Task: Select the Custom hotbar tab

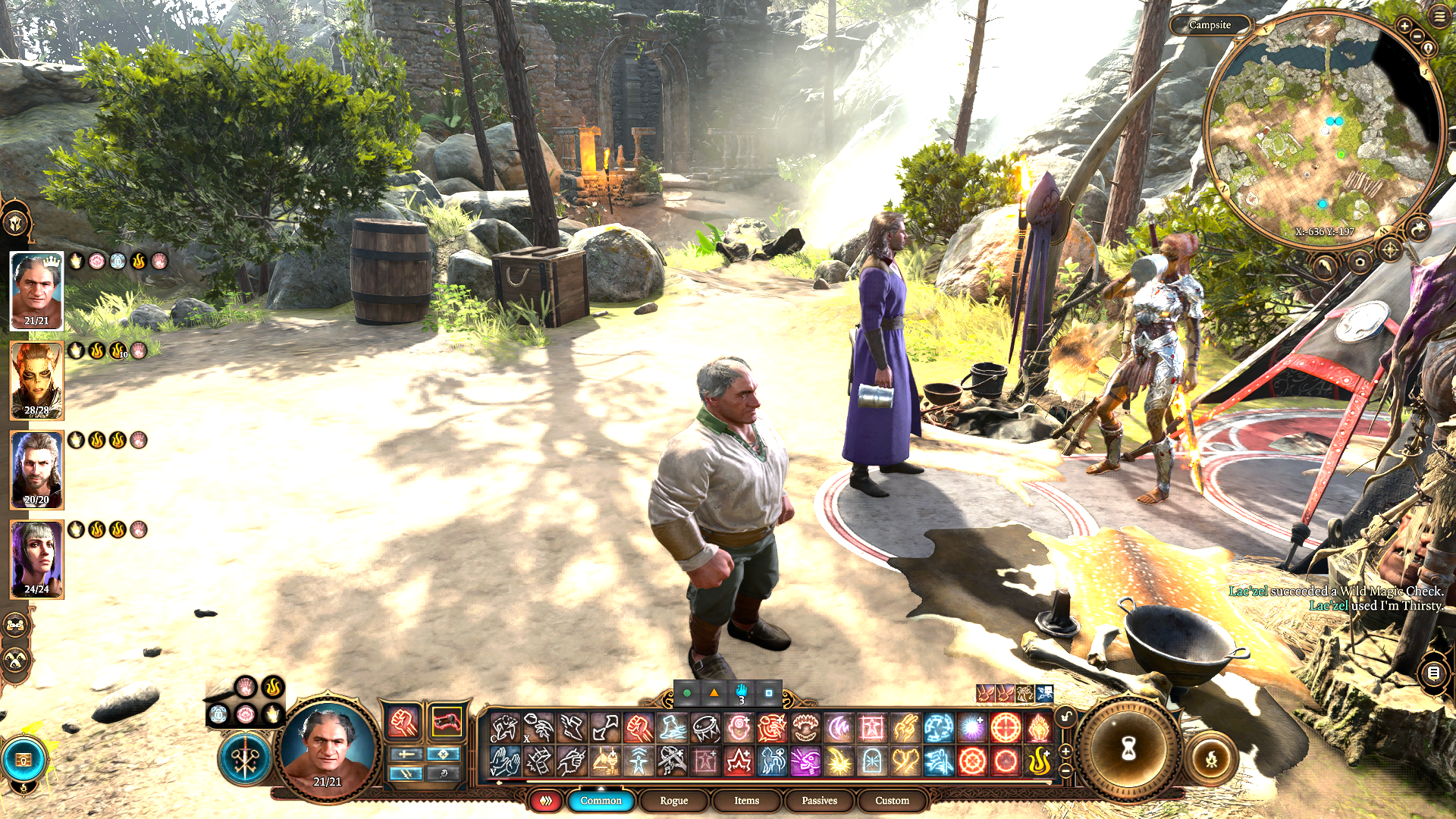Action: pos(892,800)
